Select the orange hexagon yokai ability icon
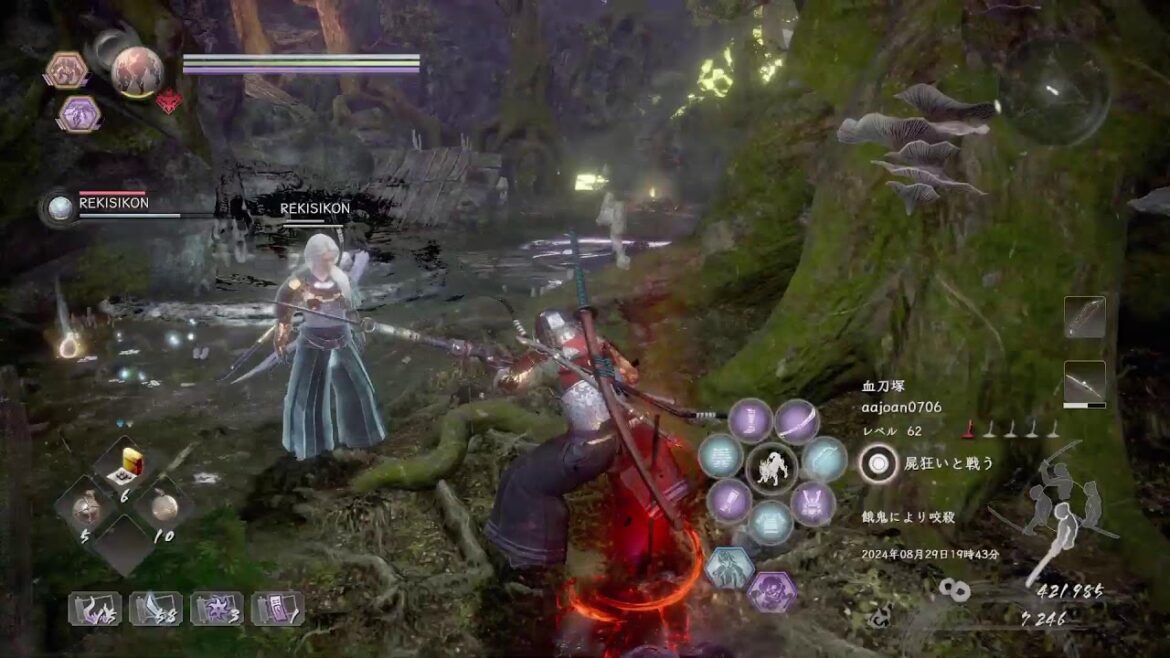This screenshot has width=1170, height=658. 66,70
